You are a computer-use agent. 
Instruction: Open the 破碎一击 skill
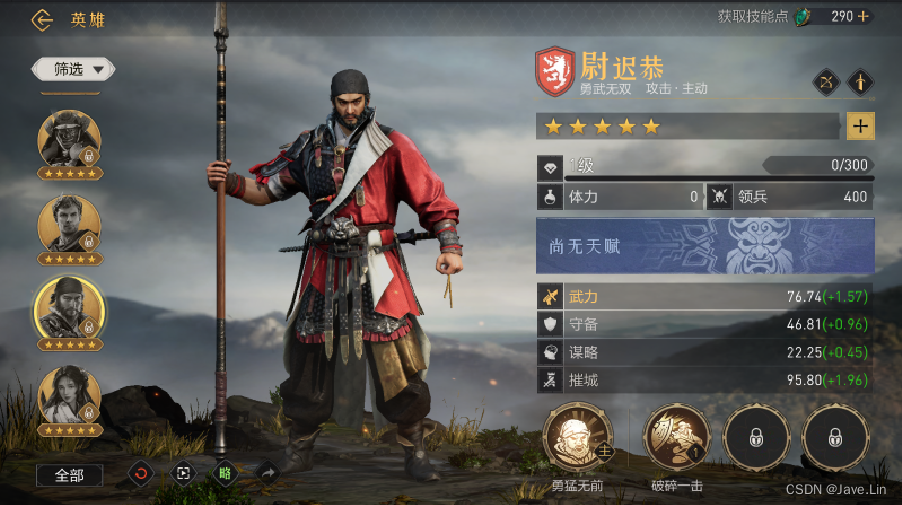(x=676, y=439)
